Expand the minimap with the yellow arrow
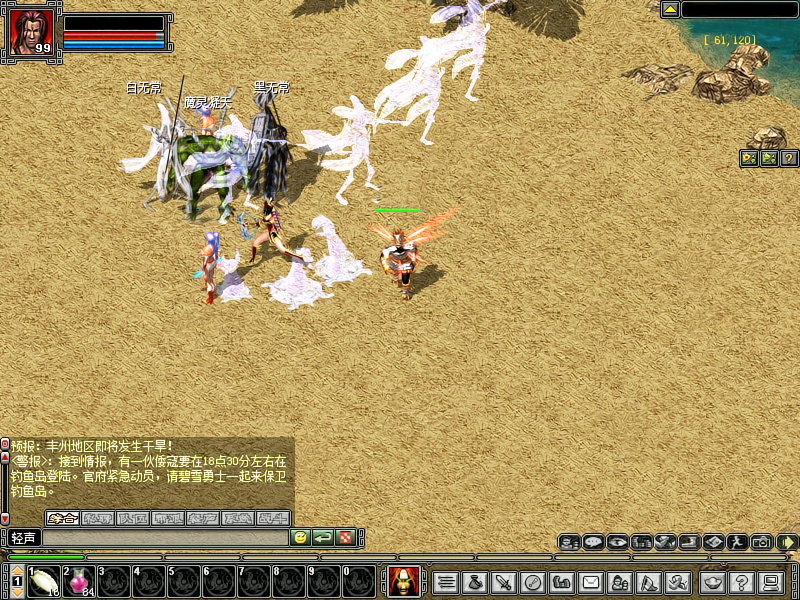800x600 pixels. (x=670, y=10)
